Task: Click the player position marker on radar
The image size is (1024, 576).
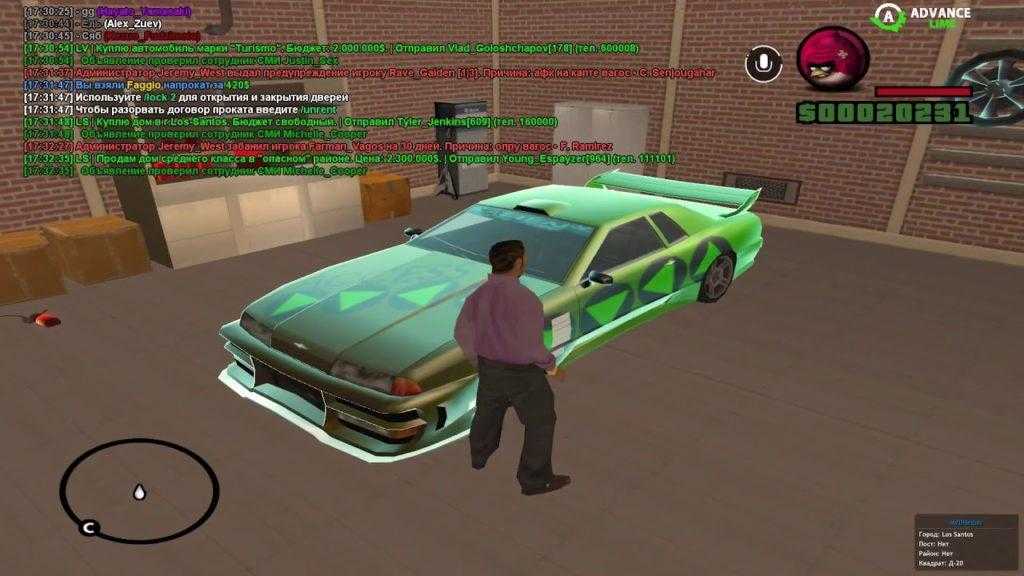Action: (139, 491)
